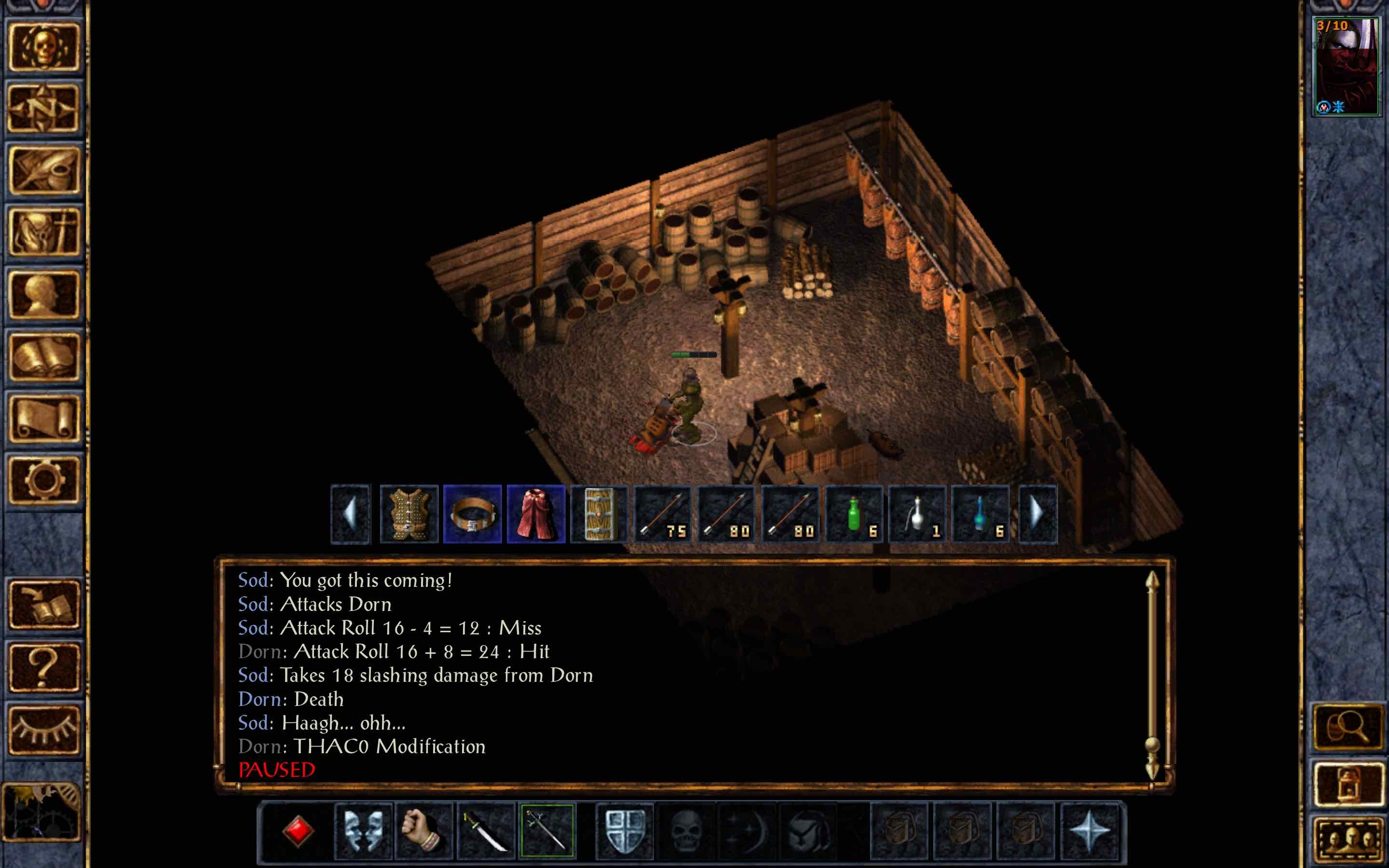This screenshot has width=1389, height=868.
Task: Select the studded leather armor slot
Action: 409,515
